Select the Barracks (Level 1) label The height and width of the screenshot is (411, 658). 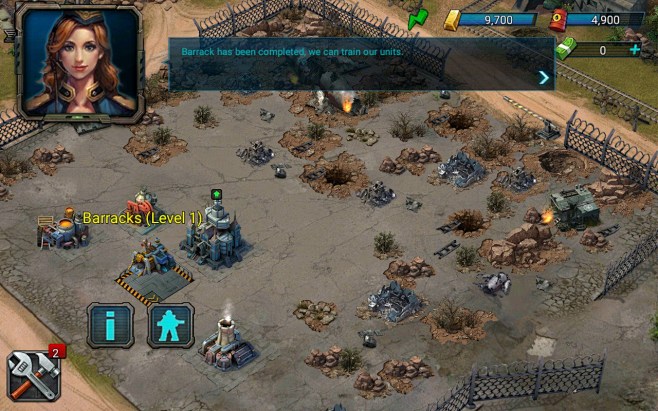(x=142, y=217)
